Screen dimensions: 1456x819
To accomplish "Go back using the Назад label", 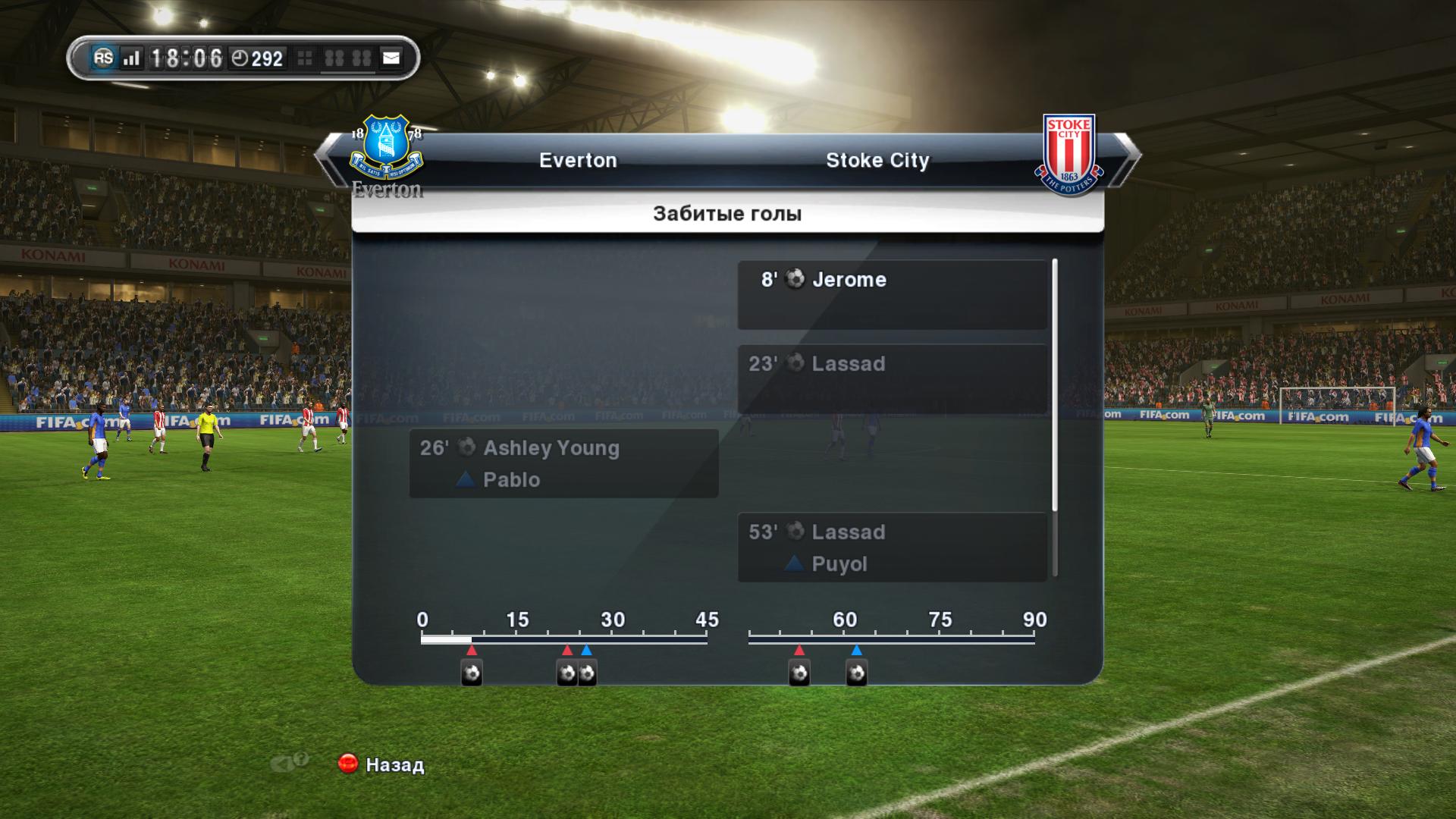I will 394,764.
